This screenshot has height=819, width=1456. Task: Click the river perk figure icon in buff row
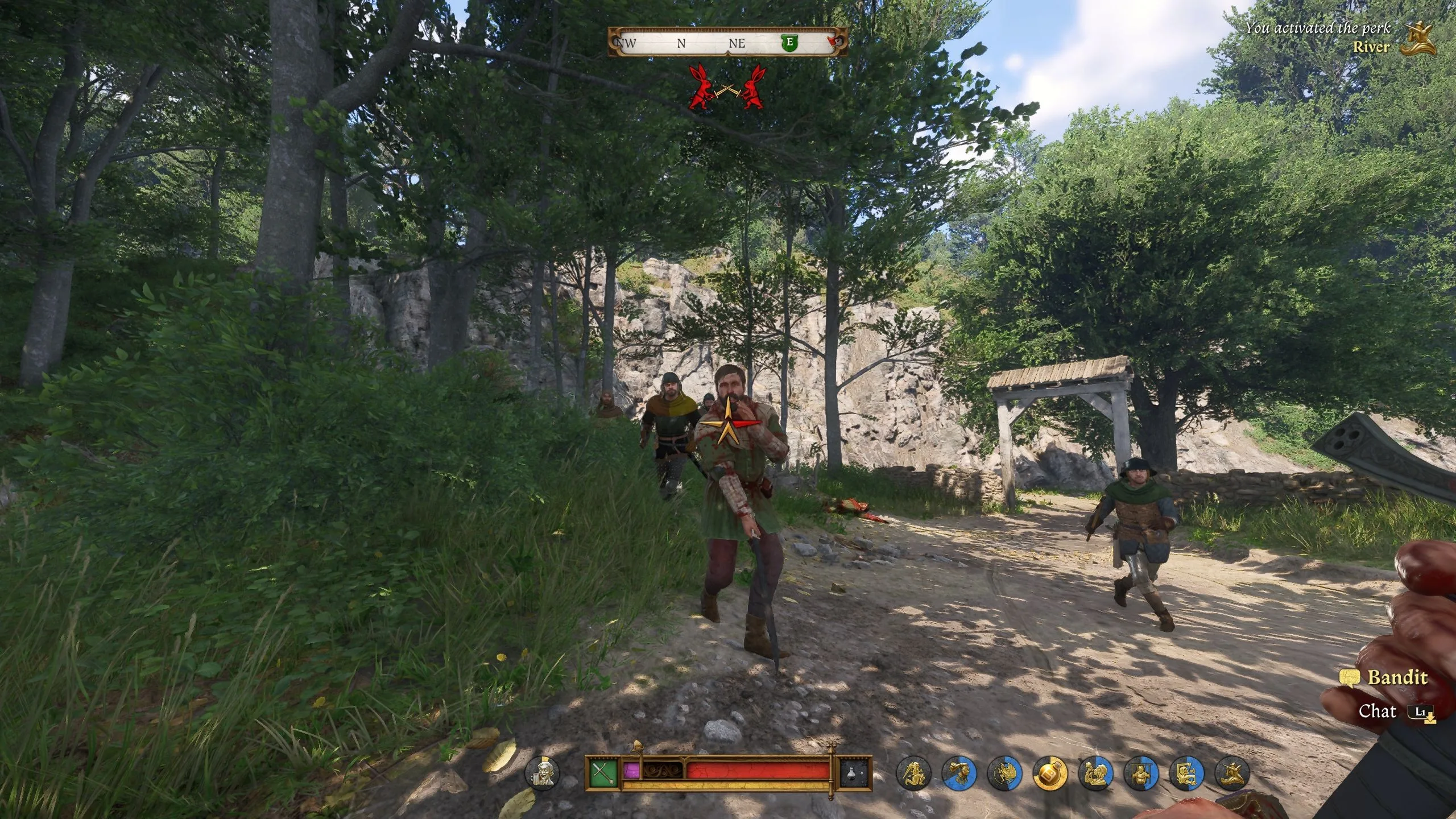tap(1232, 774)
